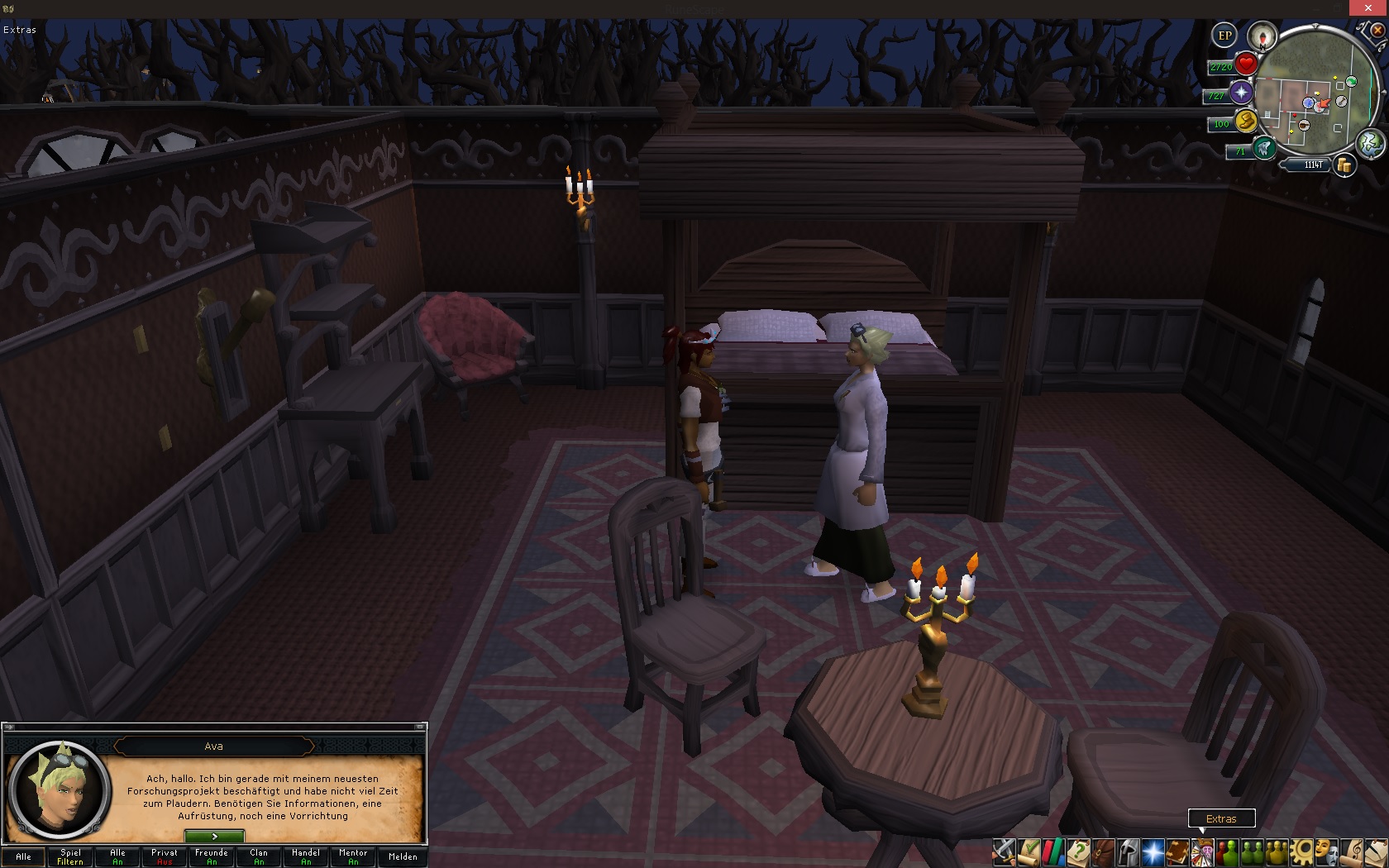Click the Mentor chat tab

[x=353, y=856]
